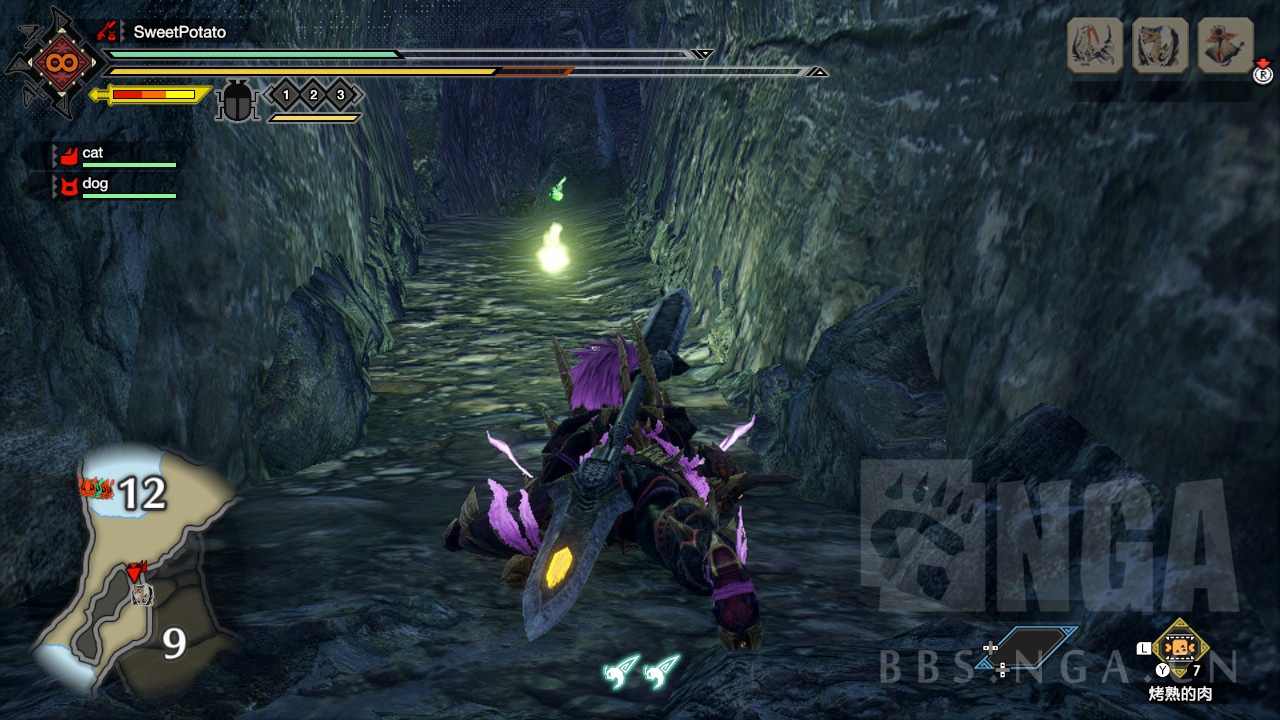
Task: Select the third monster target icon
Action: 1225,45
